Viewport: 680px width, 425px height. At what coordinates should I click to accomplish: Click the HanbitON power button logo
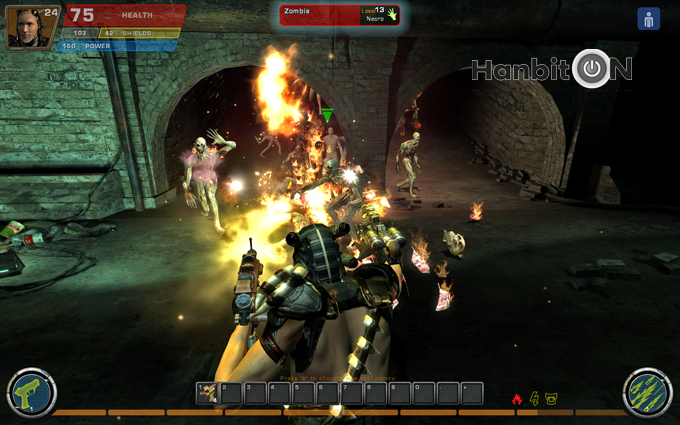(x=593, y=68)
